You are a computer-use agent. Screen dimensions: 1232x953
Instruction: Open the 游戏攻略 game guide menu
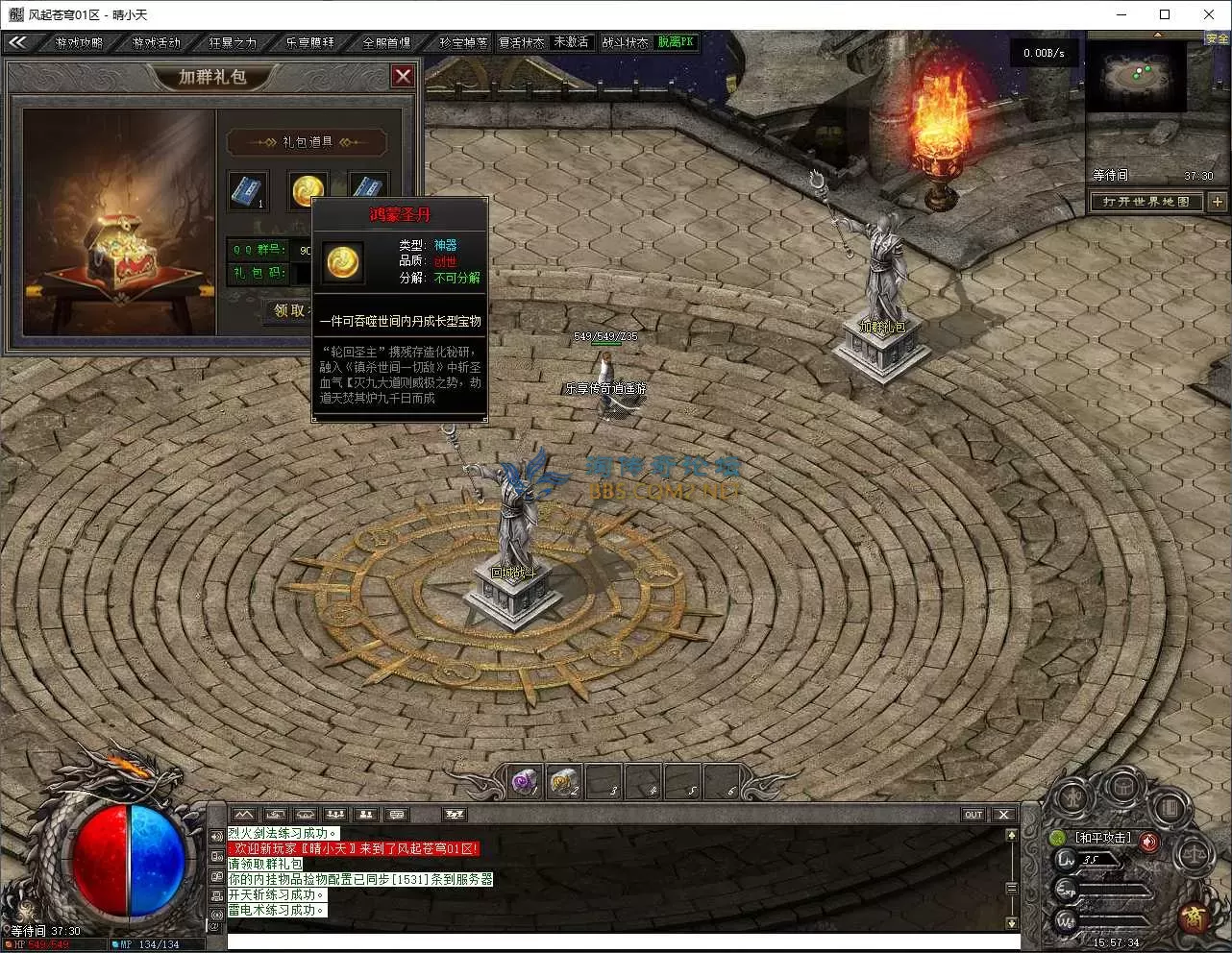[x=79, y=42]
